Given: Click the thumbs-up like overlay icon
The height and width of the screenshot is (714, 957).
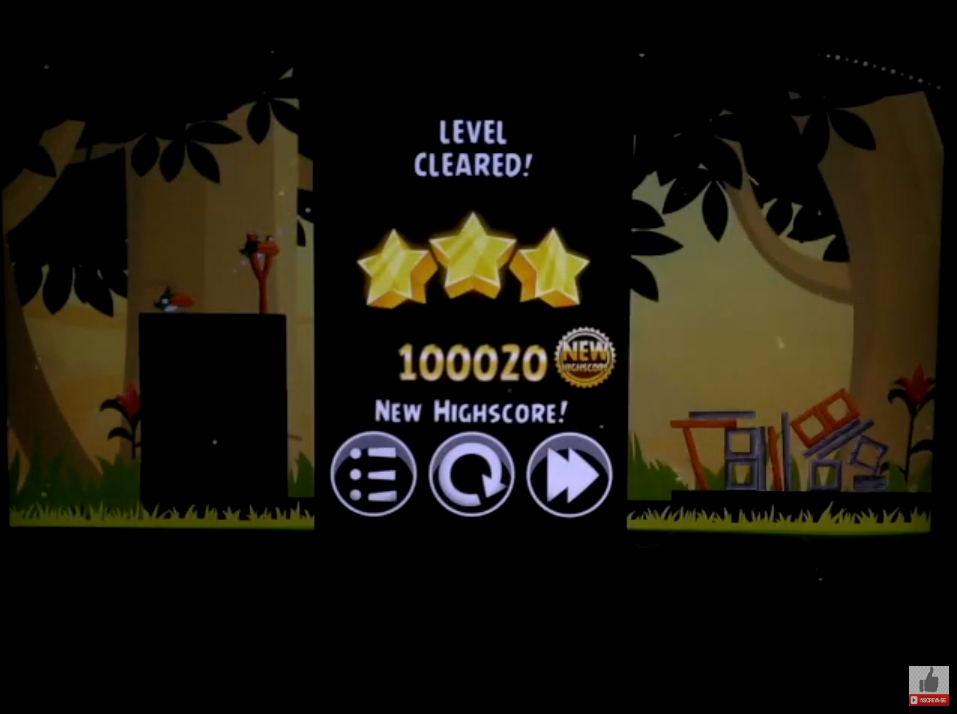Looking at the screenshot, I should [929, 682].
